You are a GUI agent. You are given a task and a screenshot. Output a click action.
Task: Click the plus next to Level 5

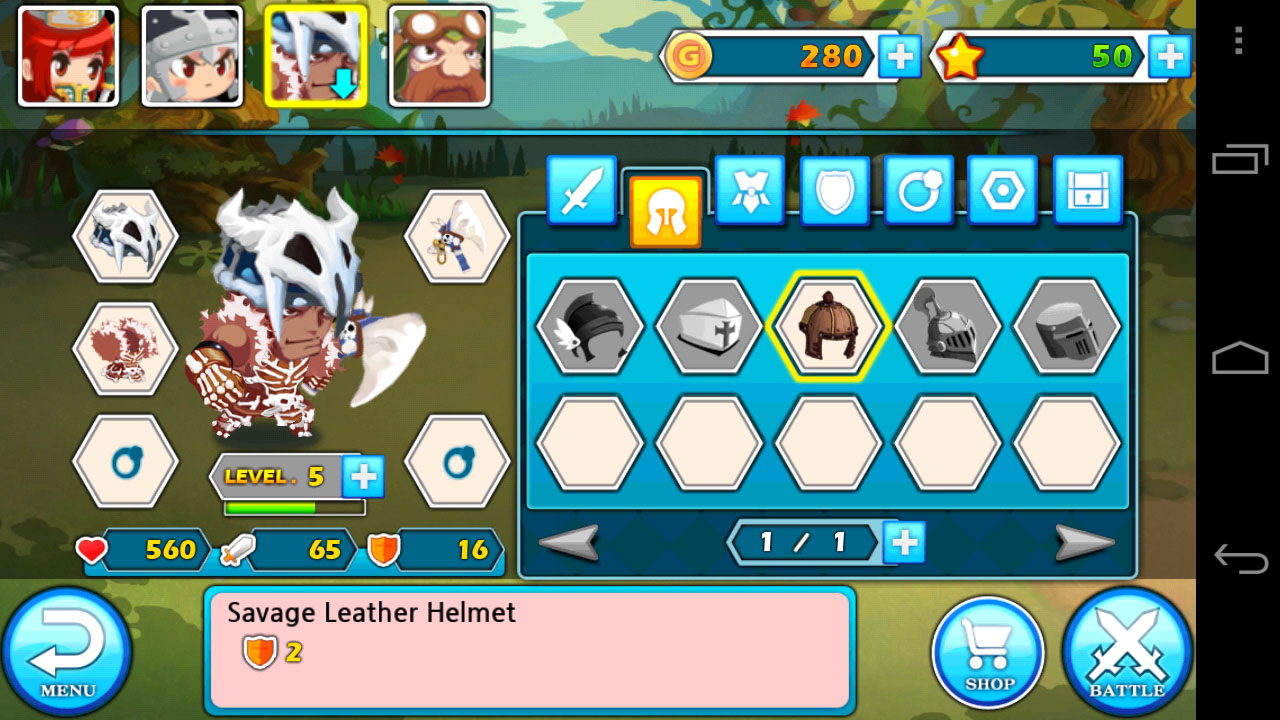pos(363,477)
